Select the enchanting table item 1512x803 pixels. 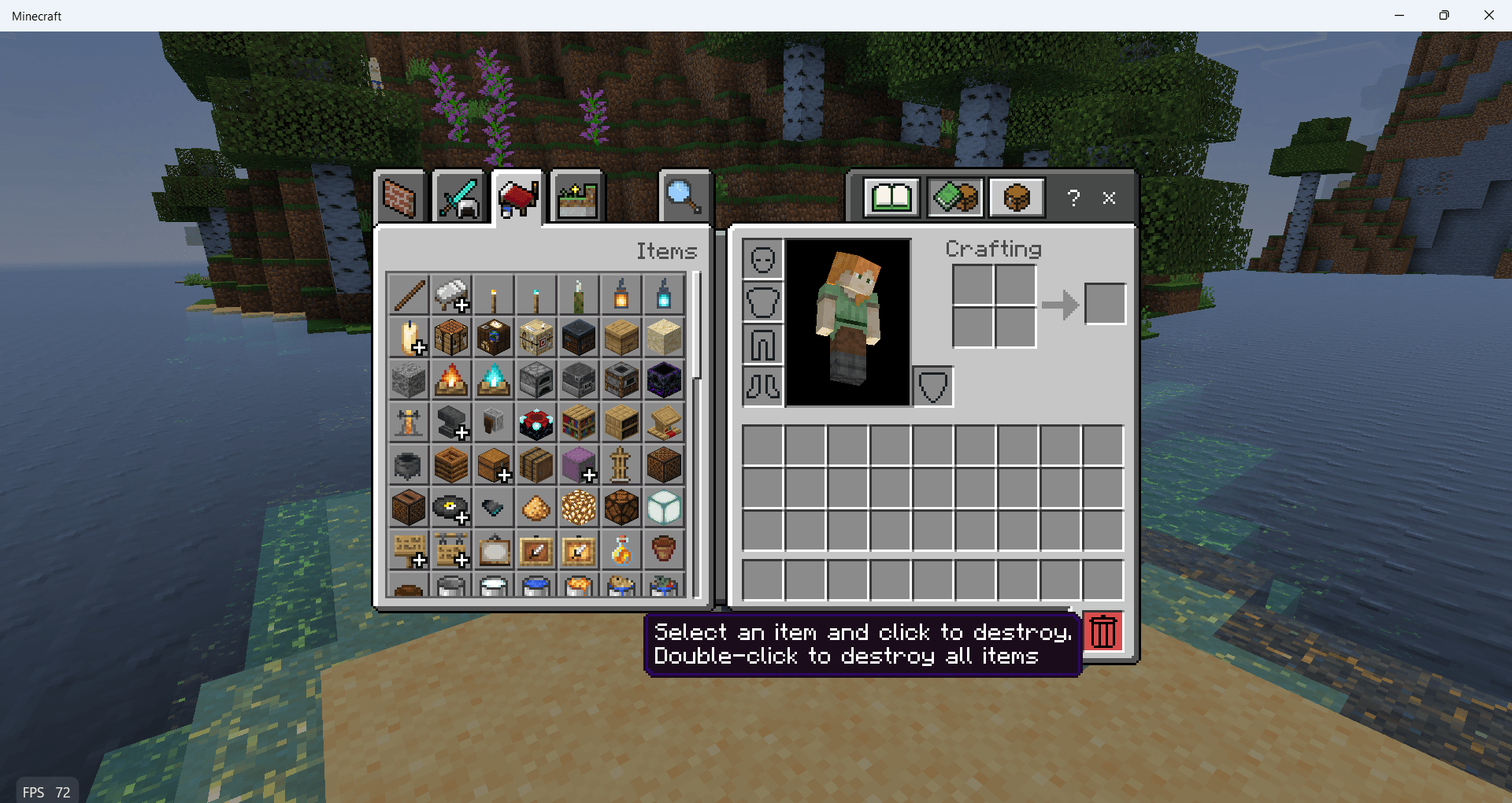tap(536, 423)
